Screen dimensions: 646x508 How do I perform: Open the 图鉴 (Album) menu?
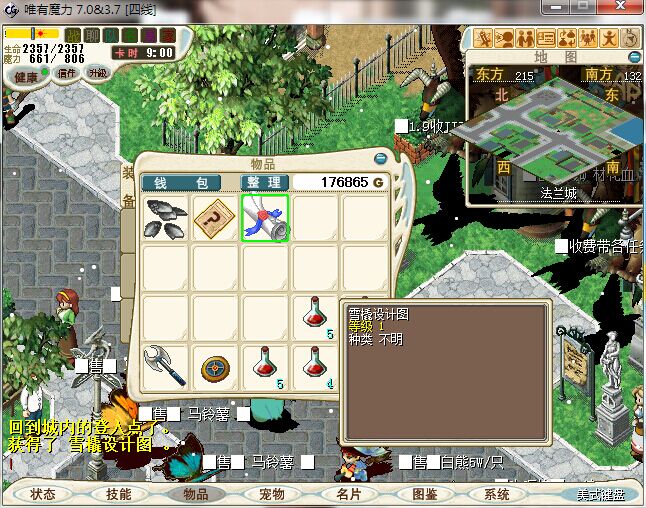click(x=423, y=494)
